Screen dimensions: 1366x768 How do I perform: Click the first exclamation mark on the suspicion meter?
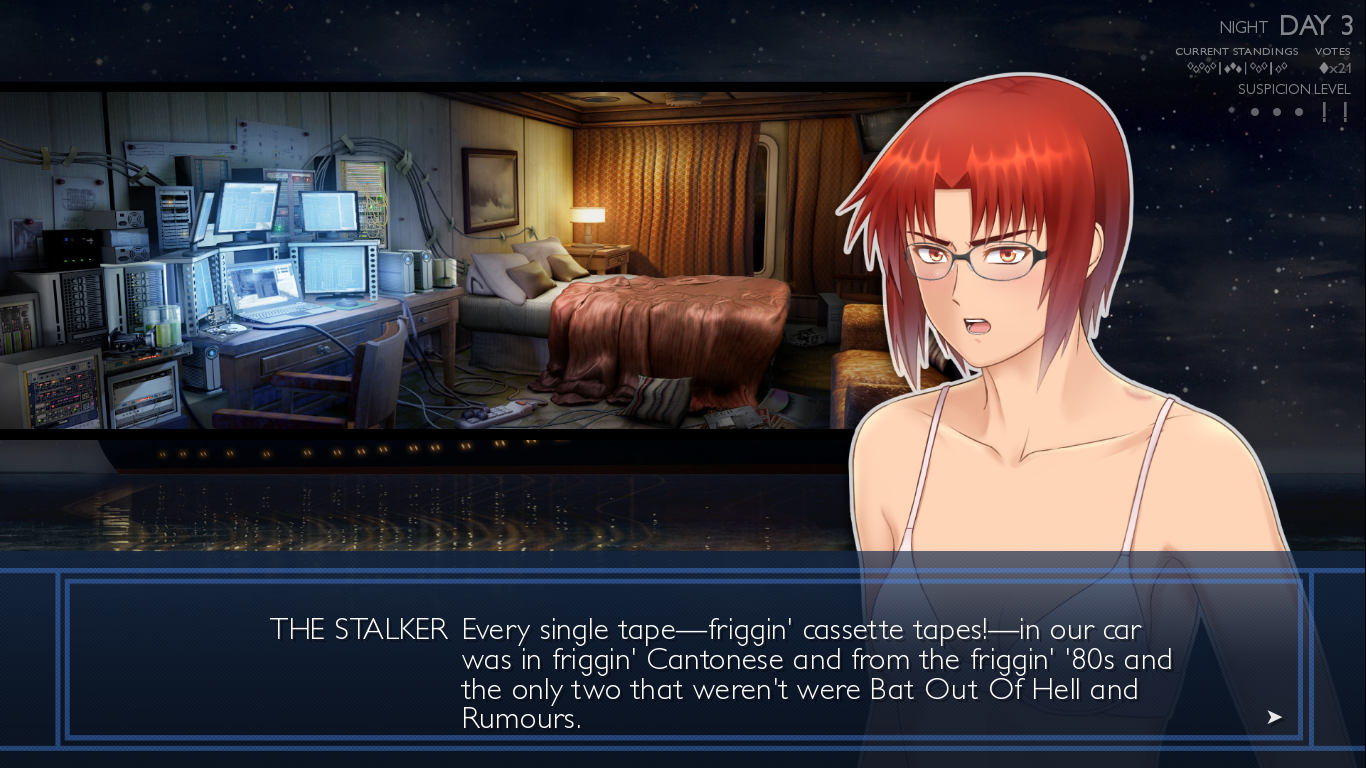point(1324,110)
